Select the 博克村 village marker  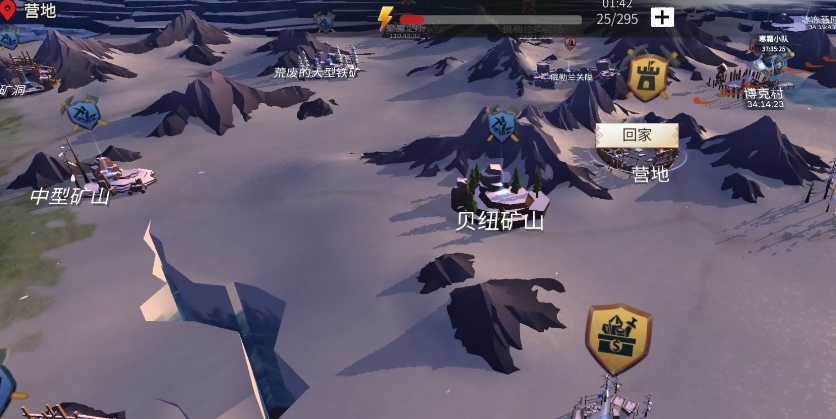pyautogui.click(x=764, y=94)
